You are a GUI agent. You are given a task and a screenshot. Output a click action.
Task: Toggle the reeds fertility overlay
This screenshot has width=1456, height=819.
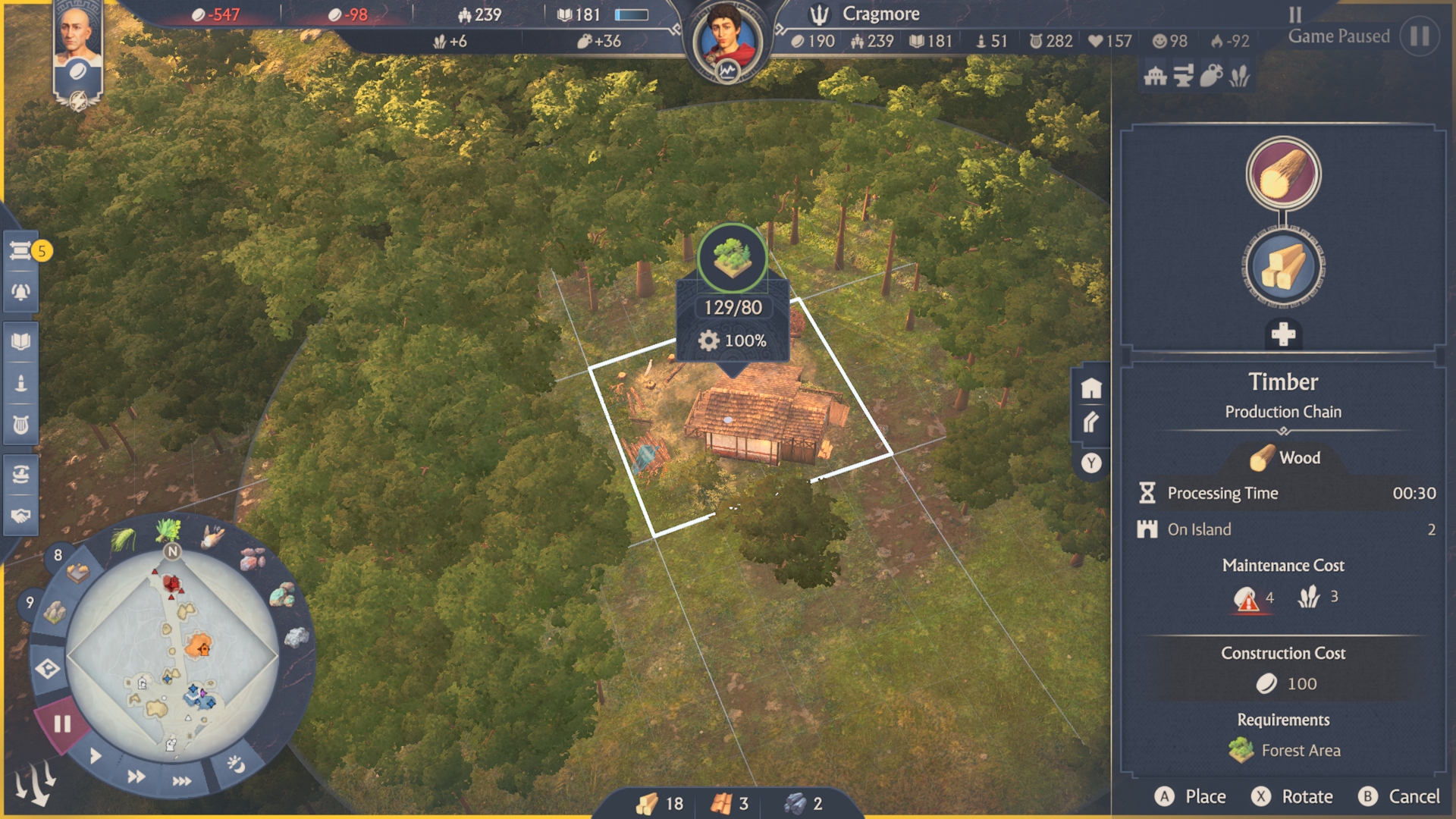tap(1239, 75)
